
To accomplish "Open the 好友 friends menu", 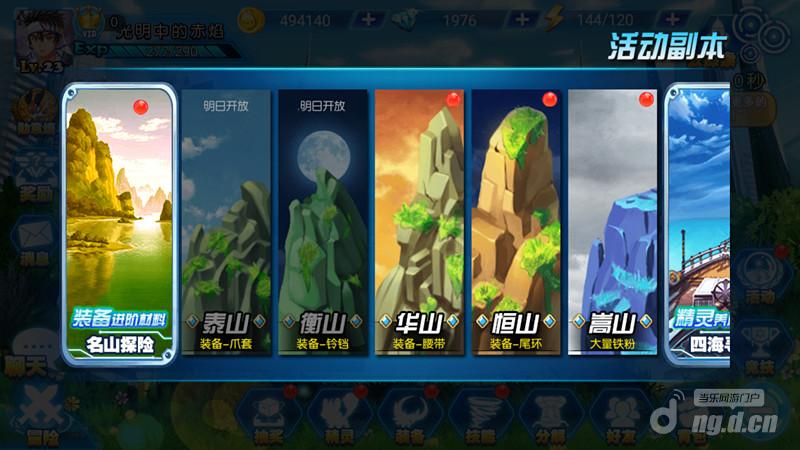I will click(620, 415).
